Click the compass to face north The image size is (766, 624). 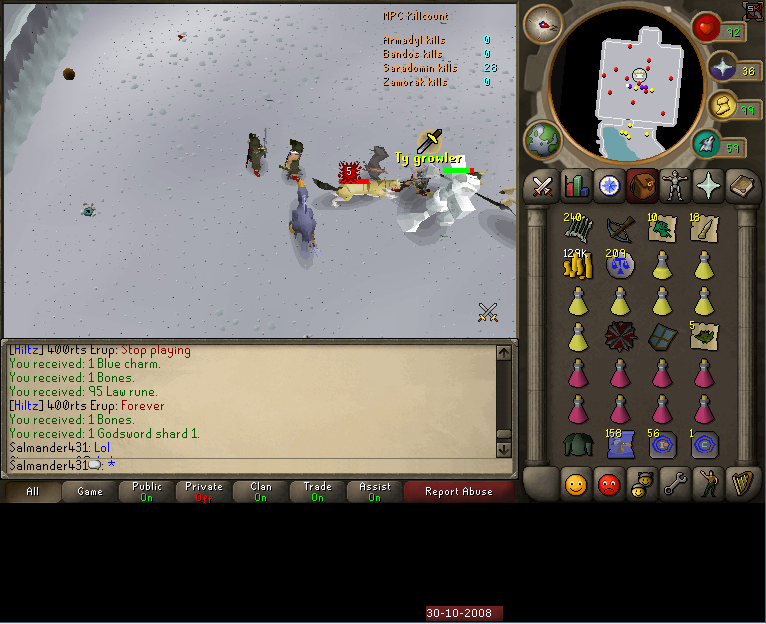pyautogui.click(x=543, y=24)
